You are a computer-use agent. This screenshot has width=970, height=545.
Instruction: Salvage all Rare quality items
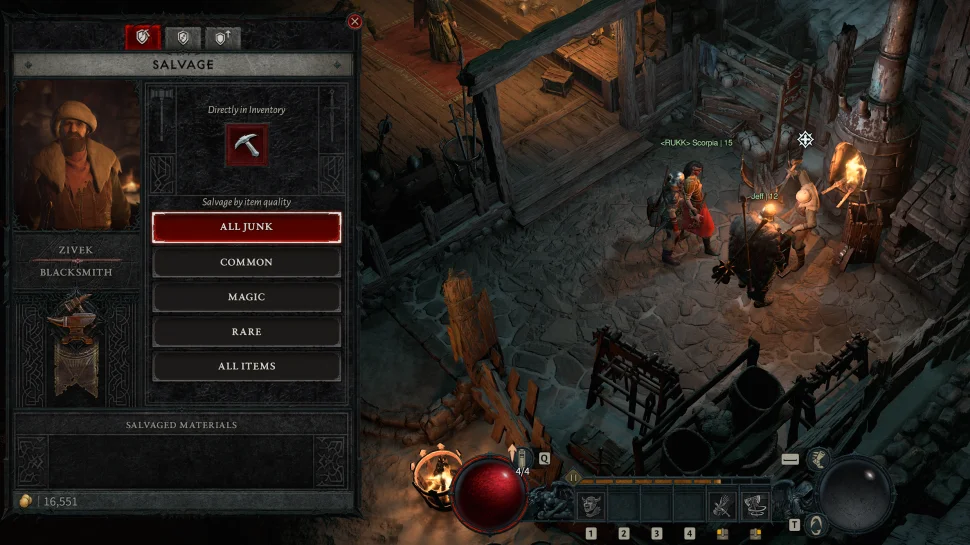tap(246, 331)
